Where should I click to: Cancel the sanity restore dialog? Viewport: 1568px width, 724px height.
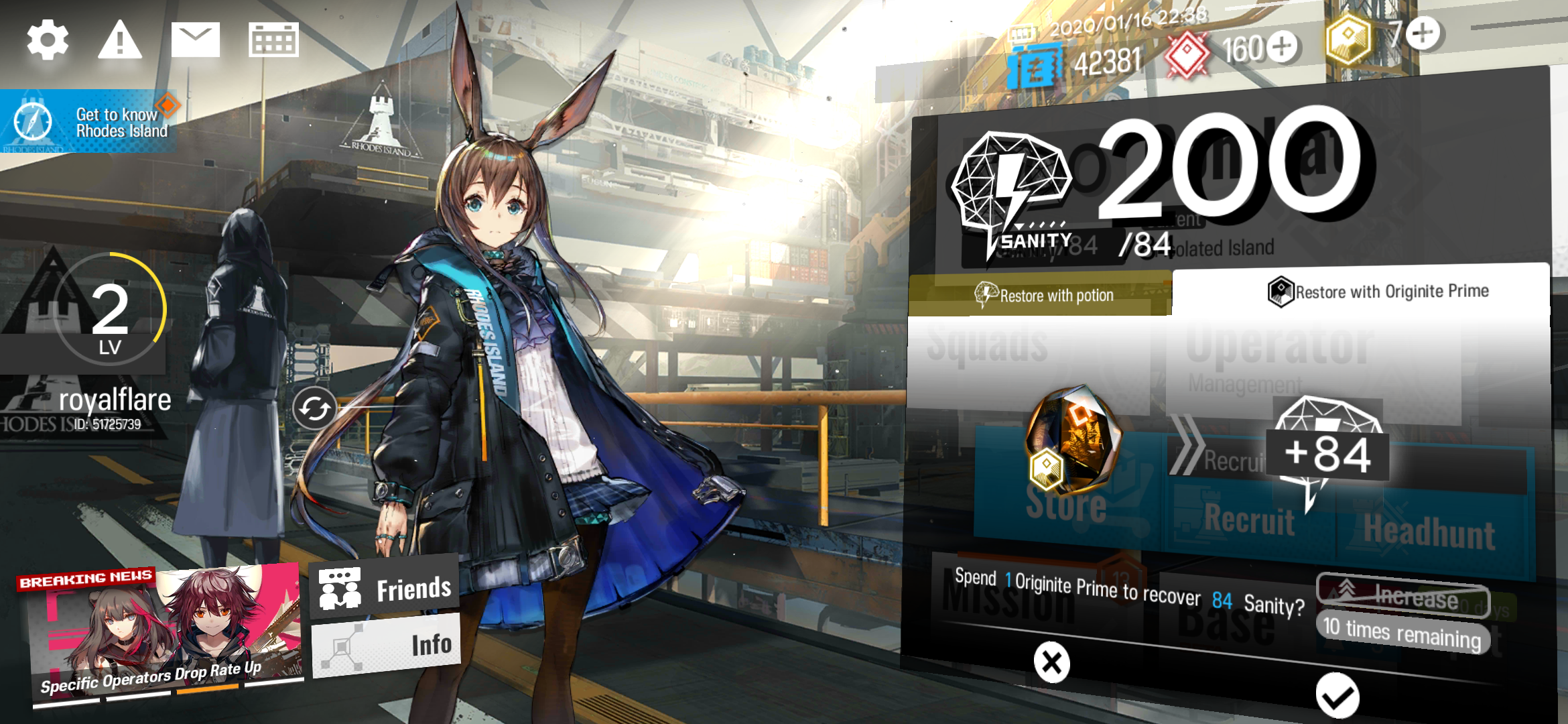point(1052,662)
